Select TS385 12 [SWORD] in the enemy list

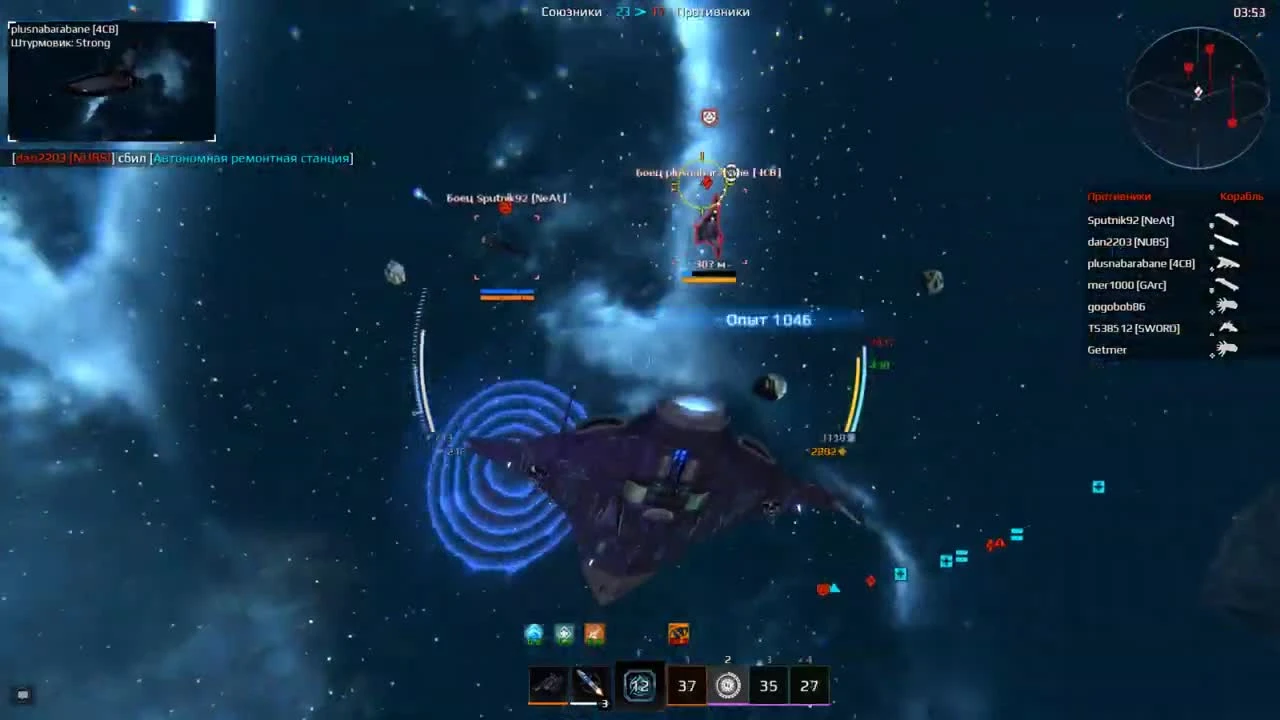pyautogui.click(x=1133, y=328)
